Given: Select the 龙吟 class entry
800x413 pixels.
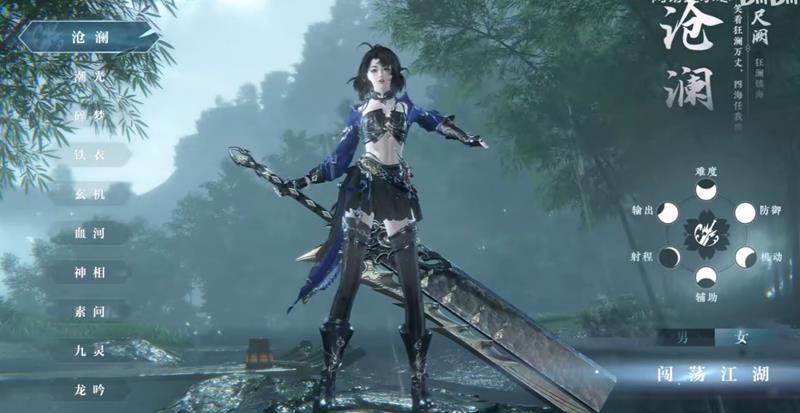Looking at the screenshot, I should (x=90, y=389).
